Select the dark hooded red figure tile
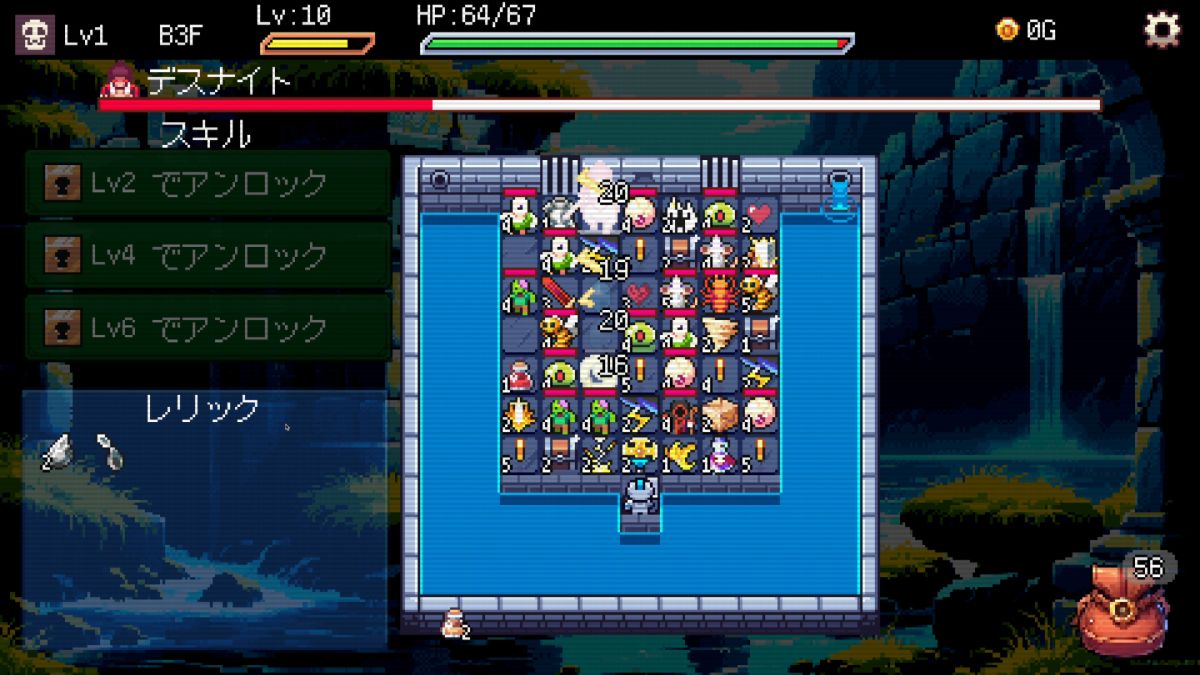 coord(679,413)
